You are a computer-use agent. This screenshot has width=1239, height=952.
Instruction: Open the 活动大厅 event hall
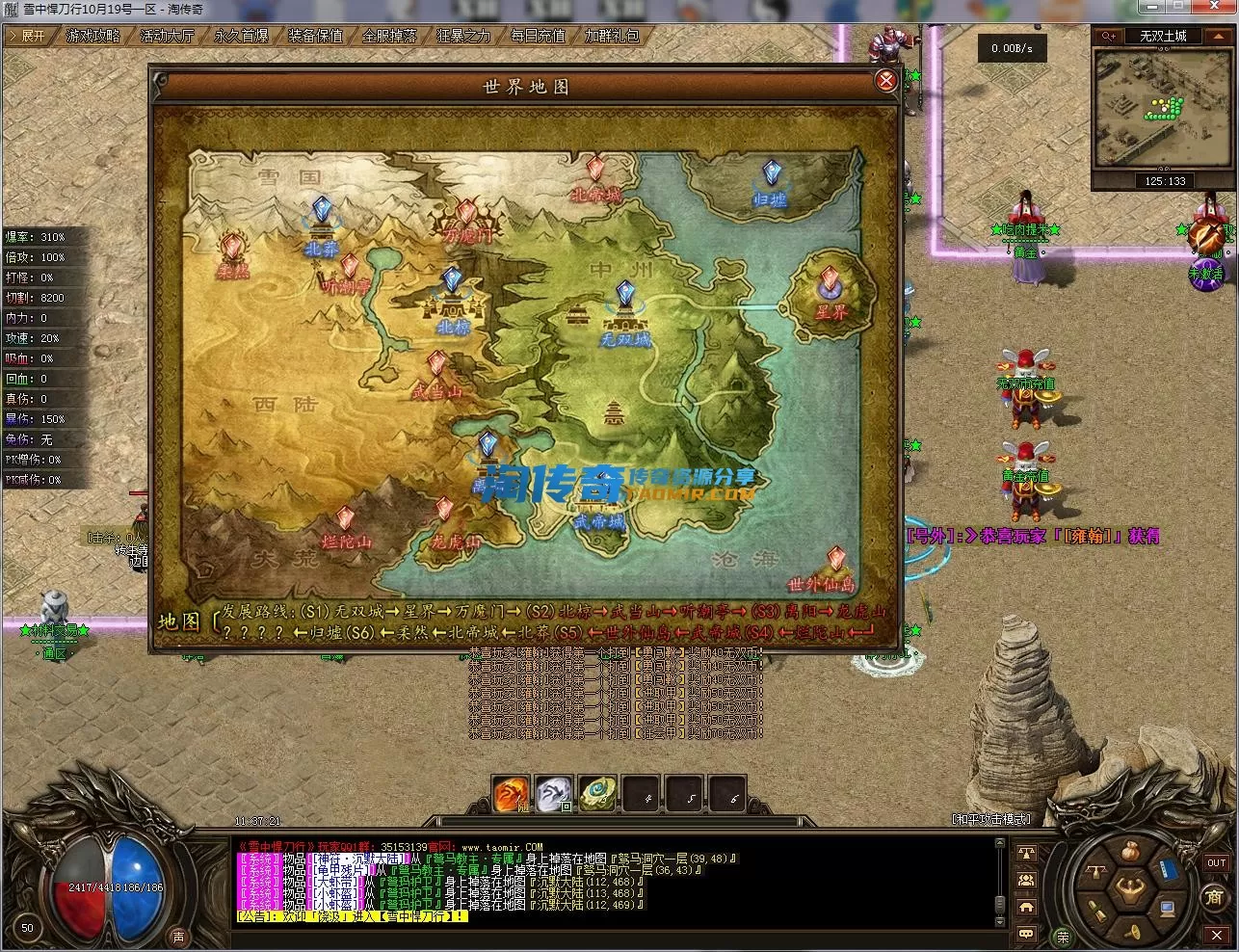168,36
